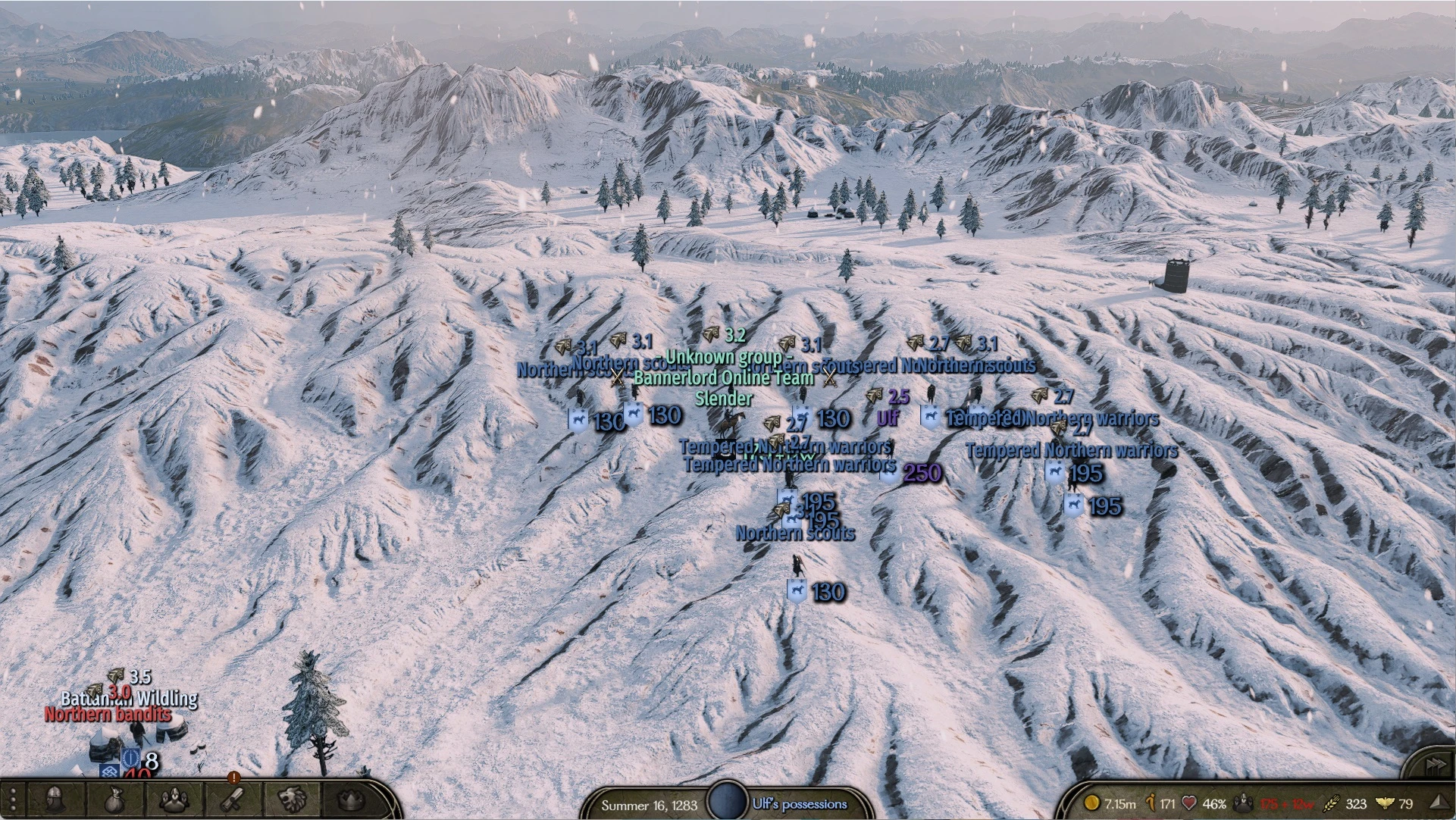Expand the triple-dot toggle on the toolbar's left
The image size is (1456, 820).
coord(13,799)
